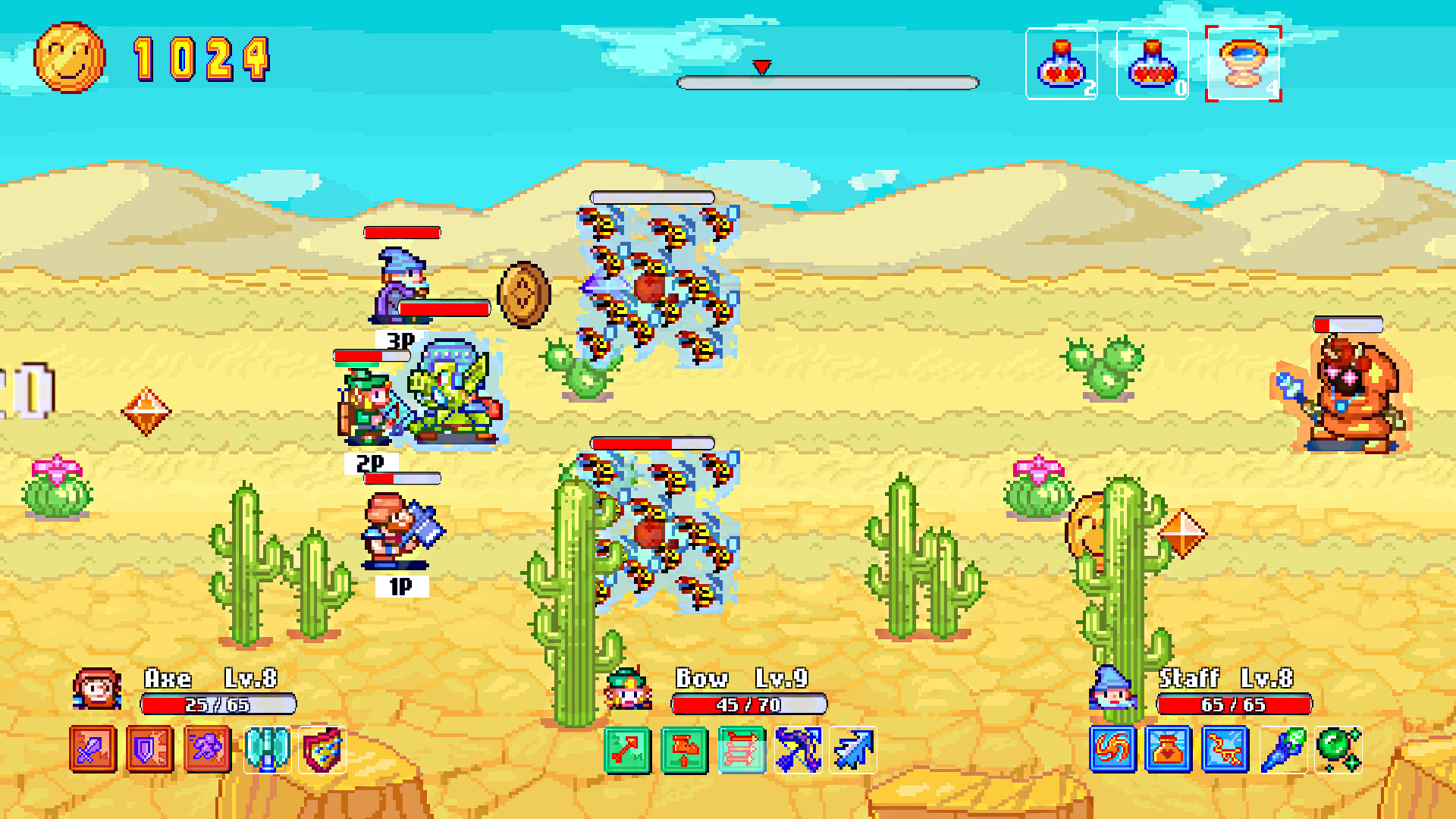The image size is (1456, 819).
Task: Cast the fire whirlwind spell for Staff
Action: (x=1112, y=749)
